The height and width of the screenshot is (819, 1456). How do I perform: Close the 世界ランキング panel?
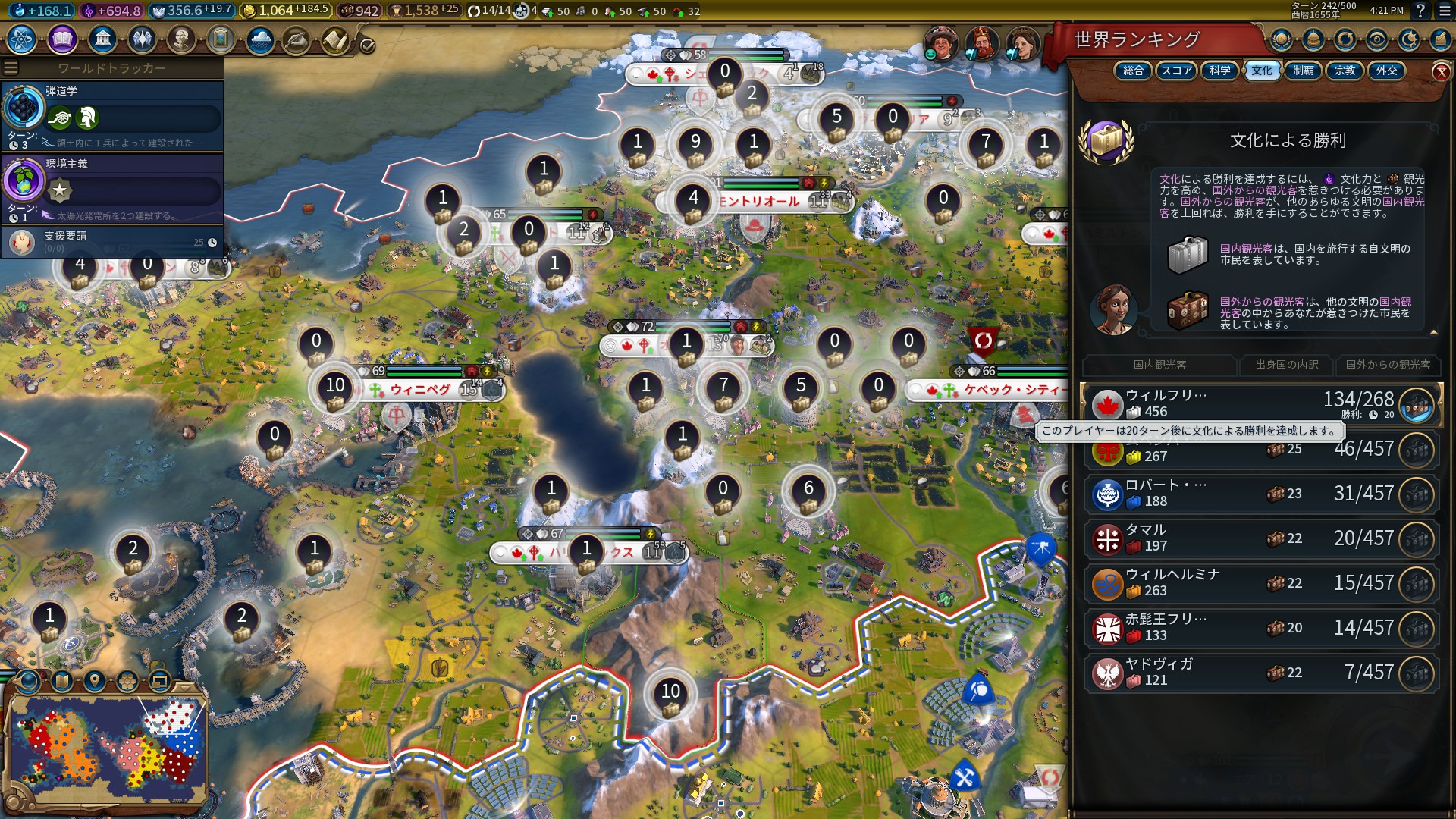pos(1441,72)
